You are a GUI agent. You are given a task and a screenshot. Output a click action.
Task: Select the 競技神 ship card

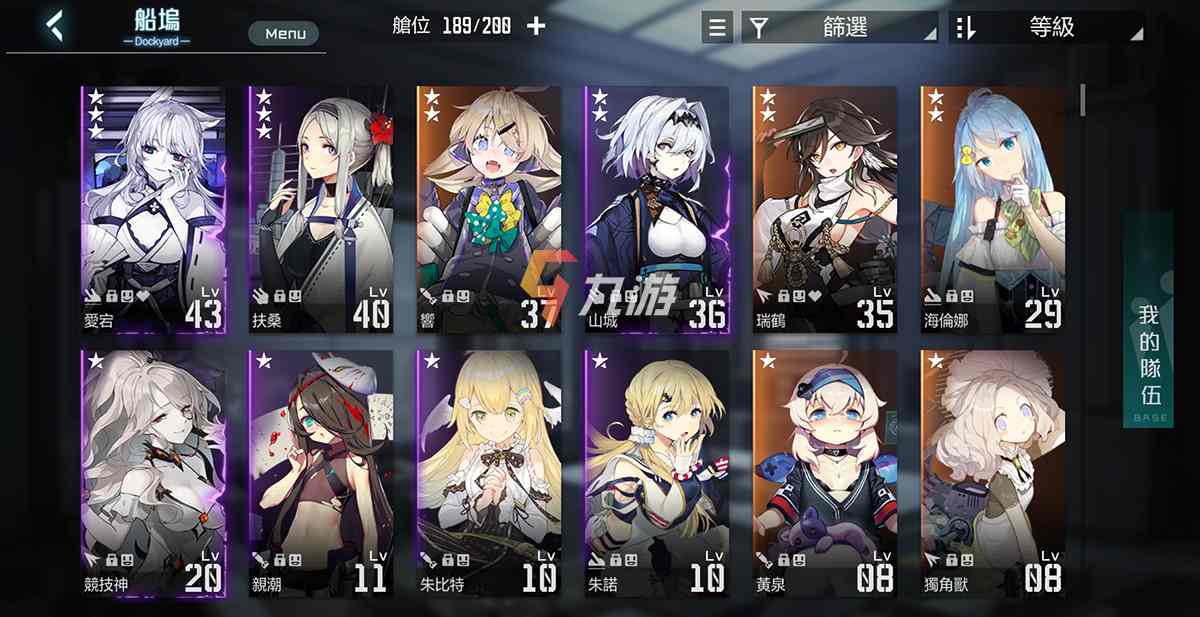pos(154,473)
